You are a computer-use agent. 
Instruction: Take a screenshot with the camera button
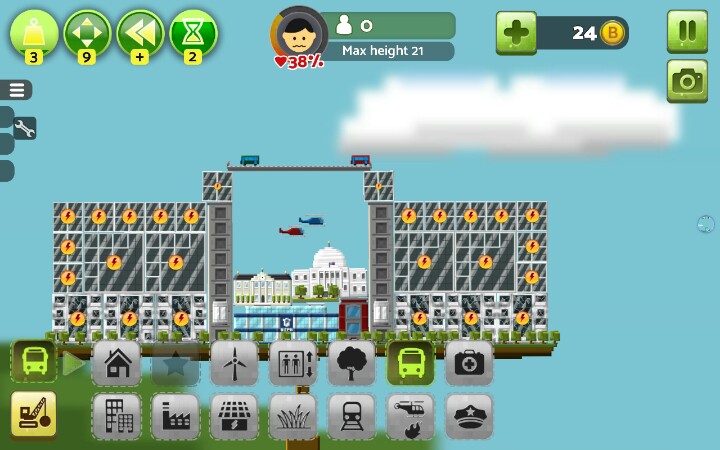pyautogui.click(x=687, y=81)
